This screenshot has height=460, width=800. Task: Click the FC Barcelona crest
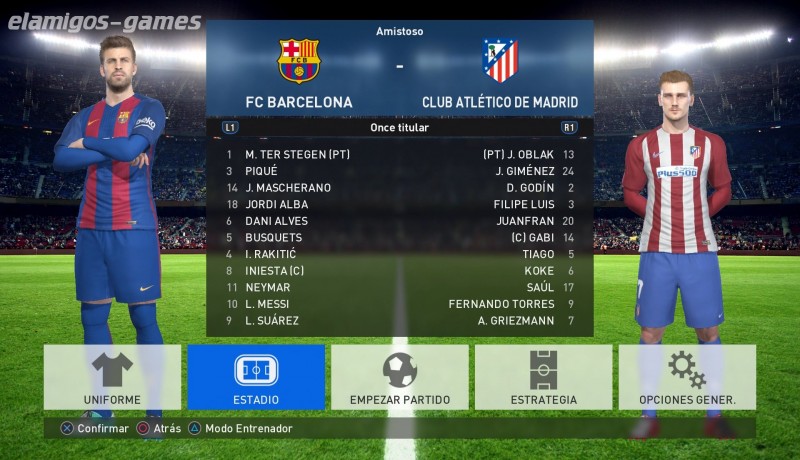(298, 61)
